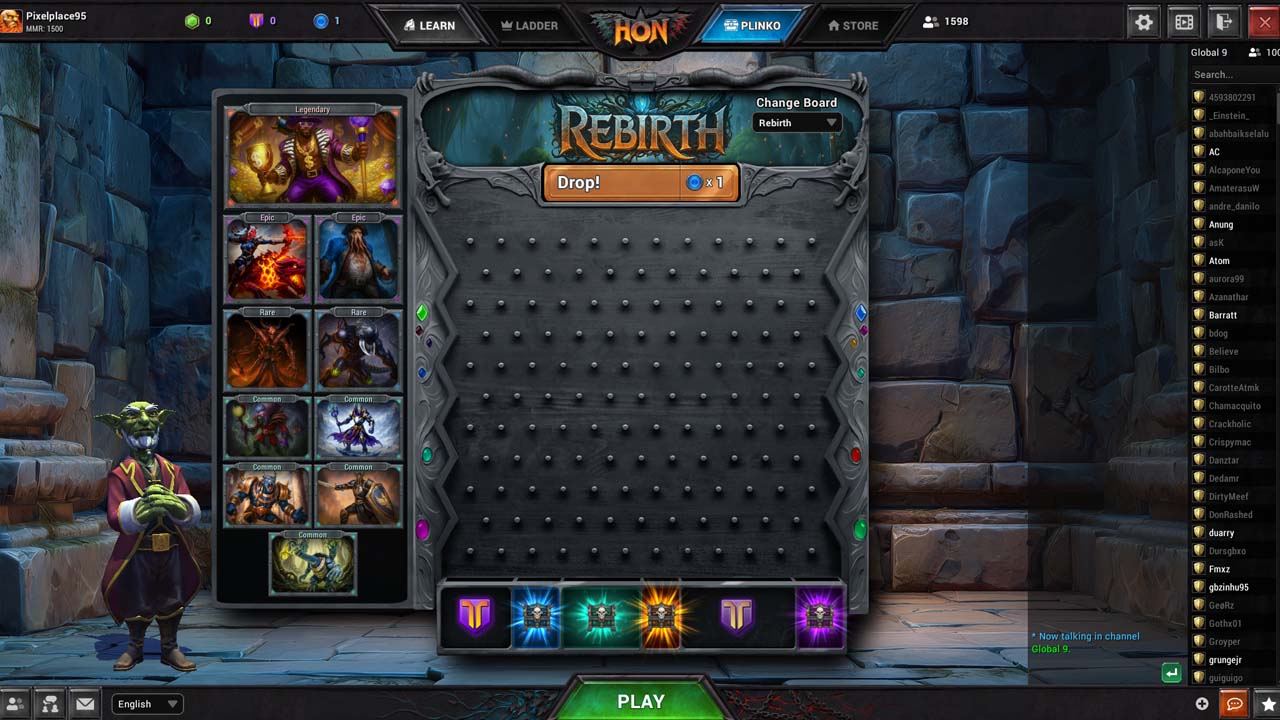Select player Atom in the chat list

pyautogui.click(x=1219, y=261)
